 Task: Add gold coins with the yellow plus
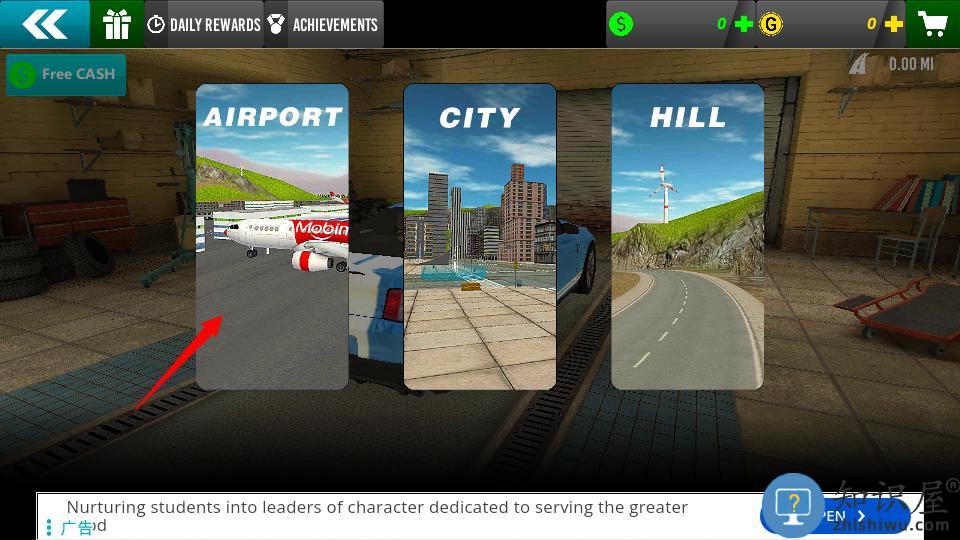pos(894,24)
